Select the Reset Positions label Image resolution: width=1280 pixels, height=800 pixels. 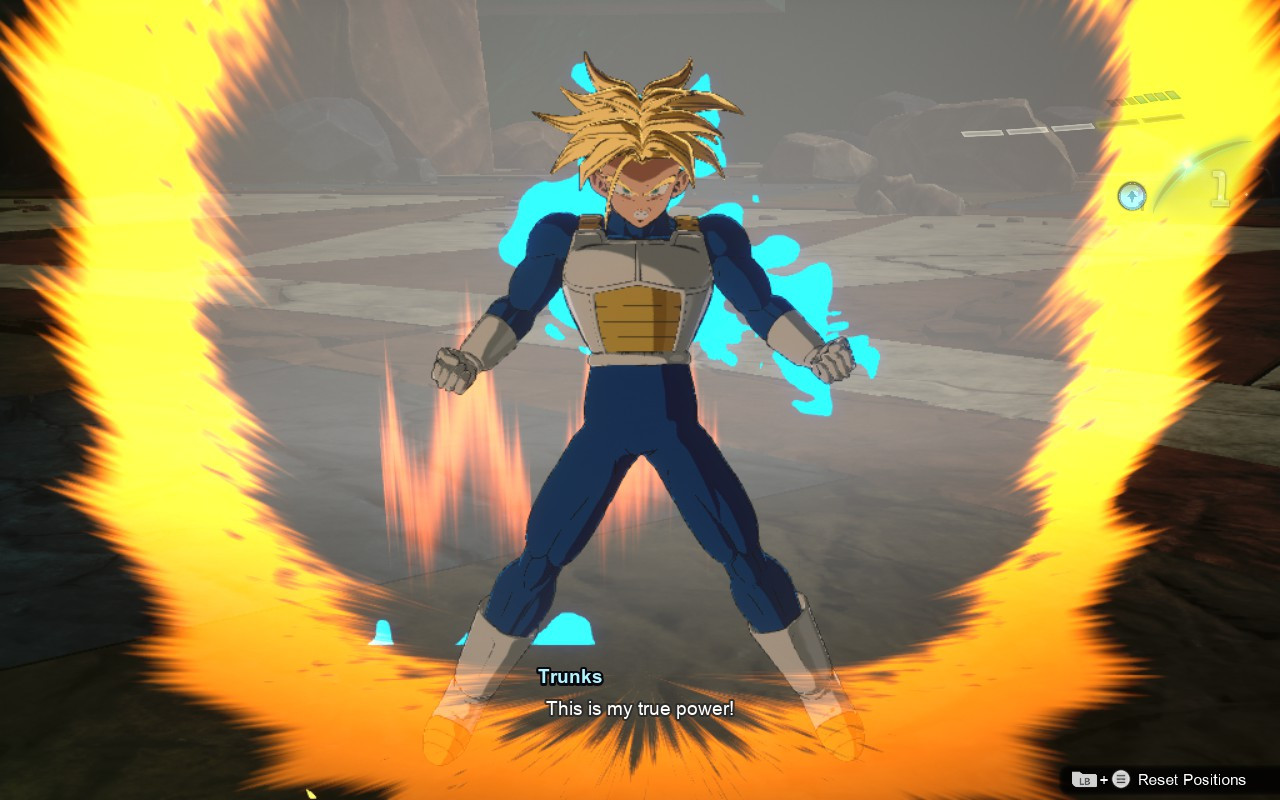point(1192,779)
